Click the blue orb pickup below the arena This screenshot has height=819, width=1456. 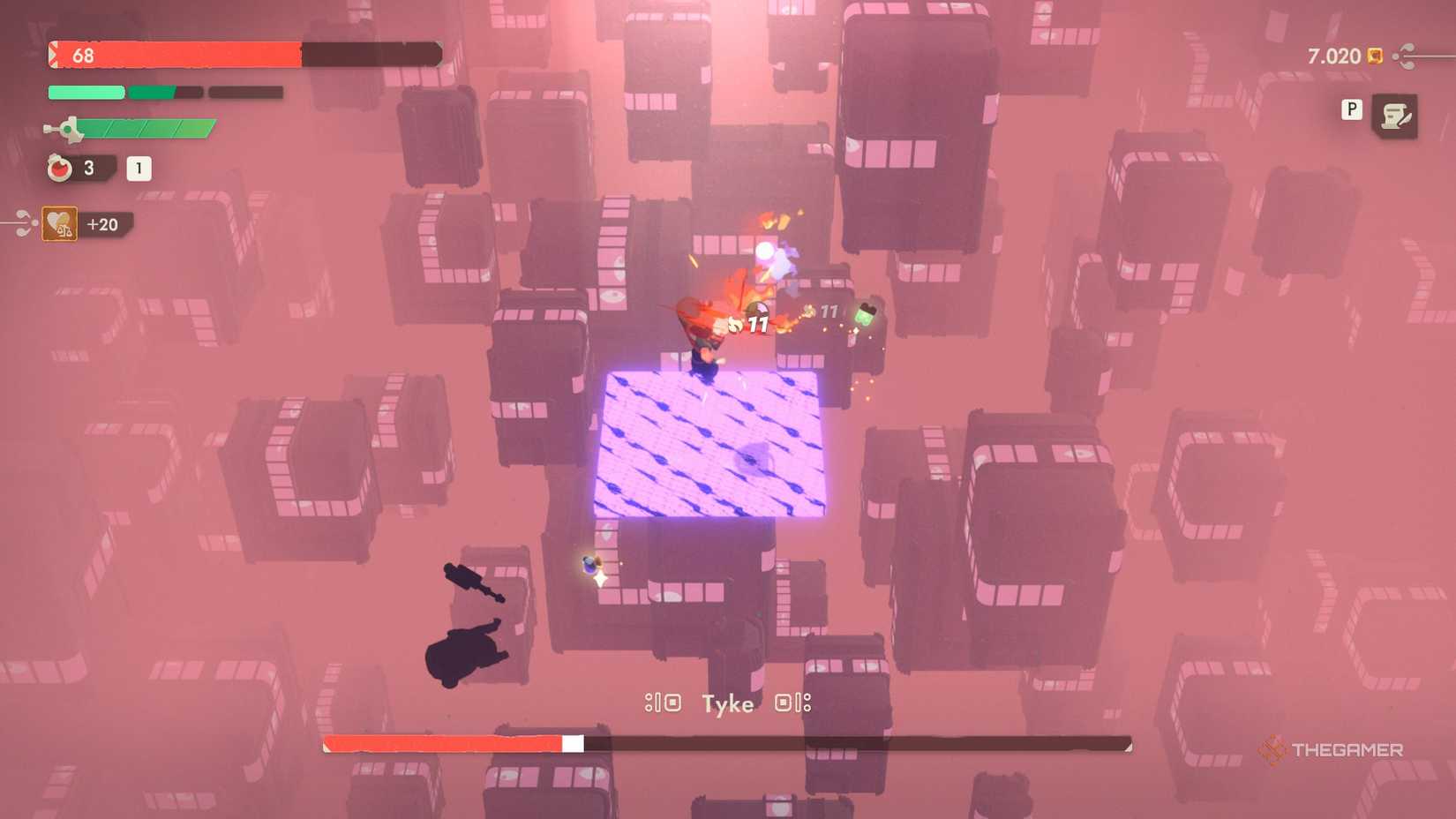click(x=589, y=566)
